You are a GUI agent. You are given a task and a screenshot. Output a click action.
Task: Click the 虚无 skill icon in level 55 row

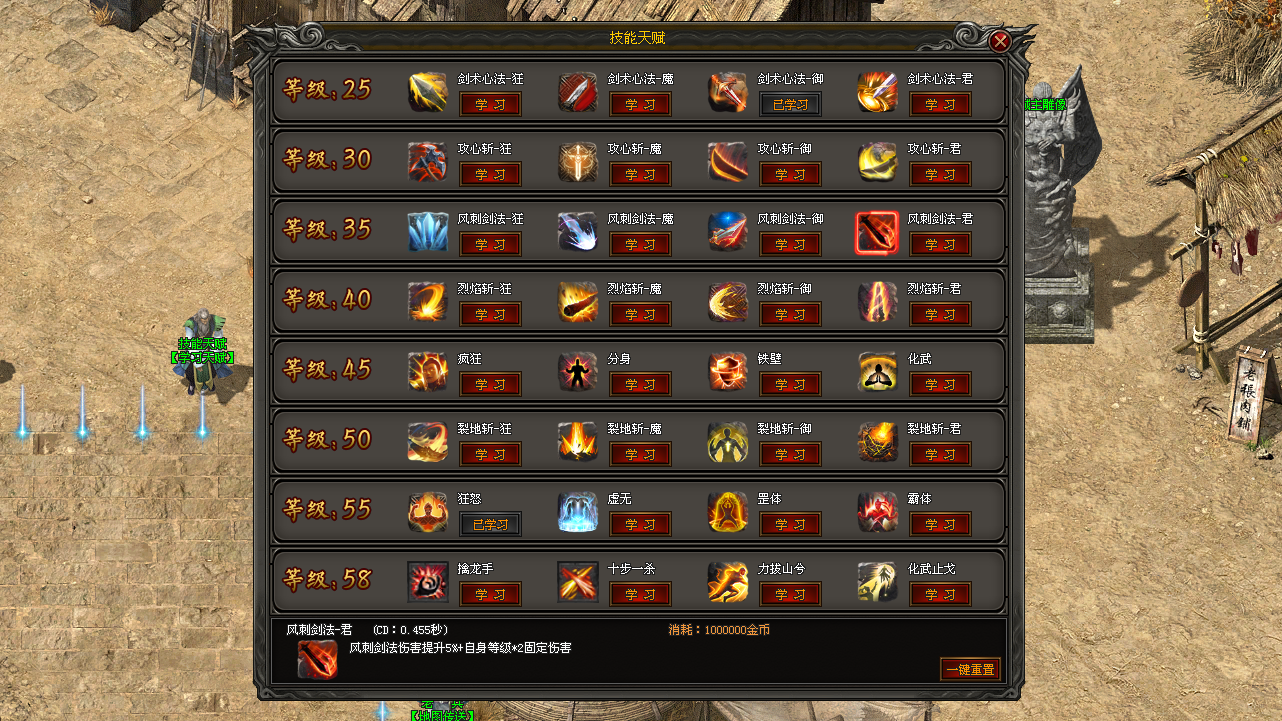click(x=577, y=513)
